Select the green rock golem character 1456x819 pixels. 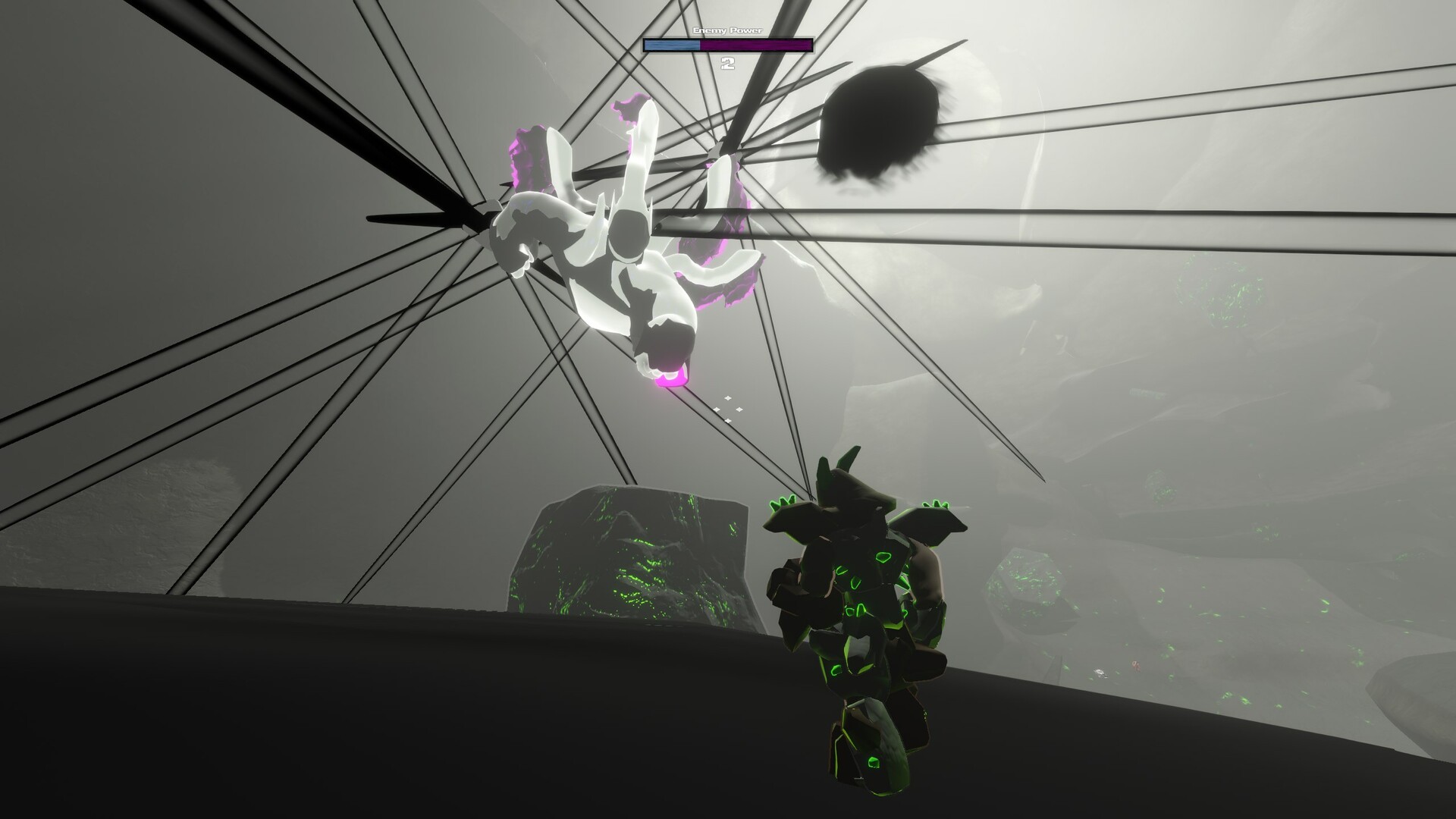(x=864, y=622)
